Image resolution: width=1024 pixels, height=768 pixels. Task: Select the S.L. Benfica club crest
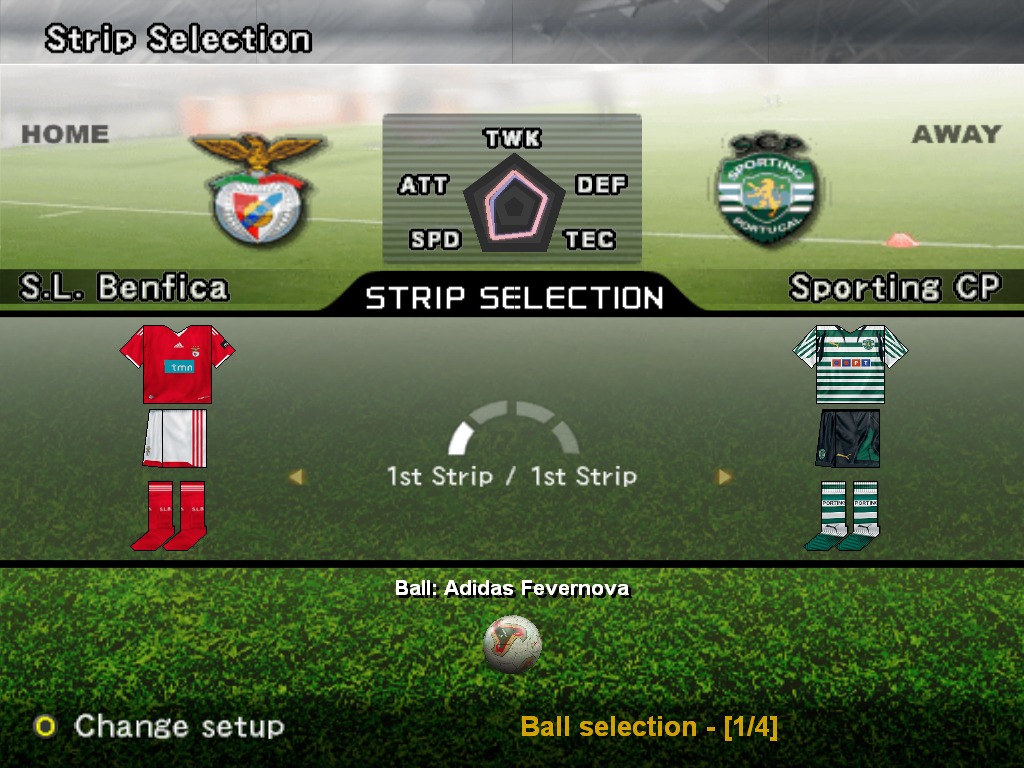click(258, 190)
